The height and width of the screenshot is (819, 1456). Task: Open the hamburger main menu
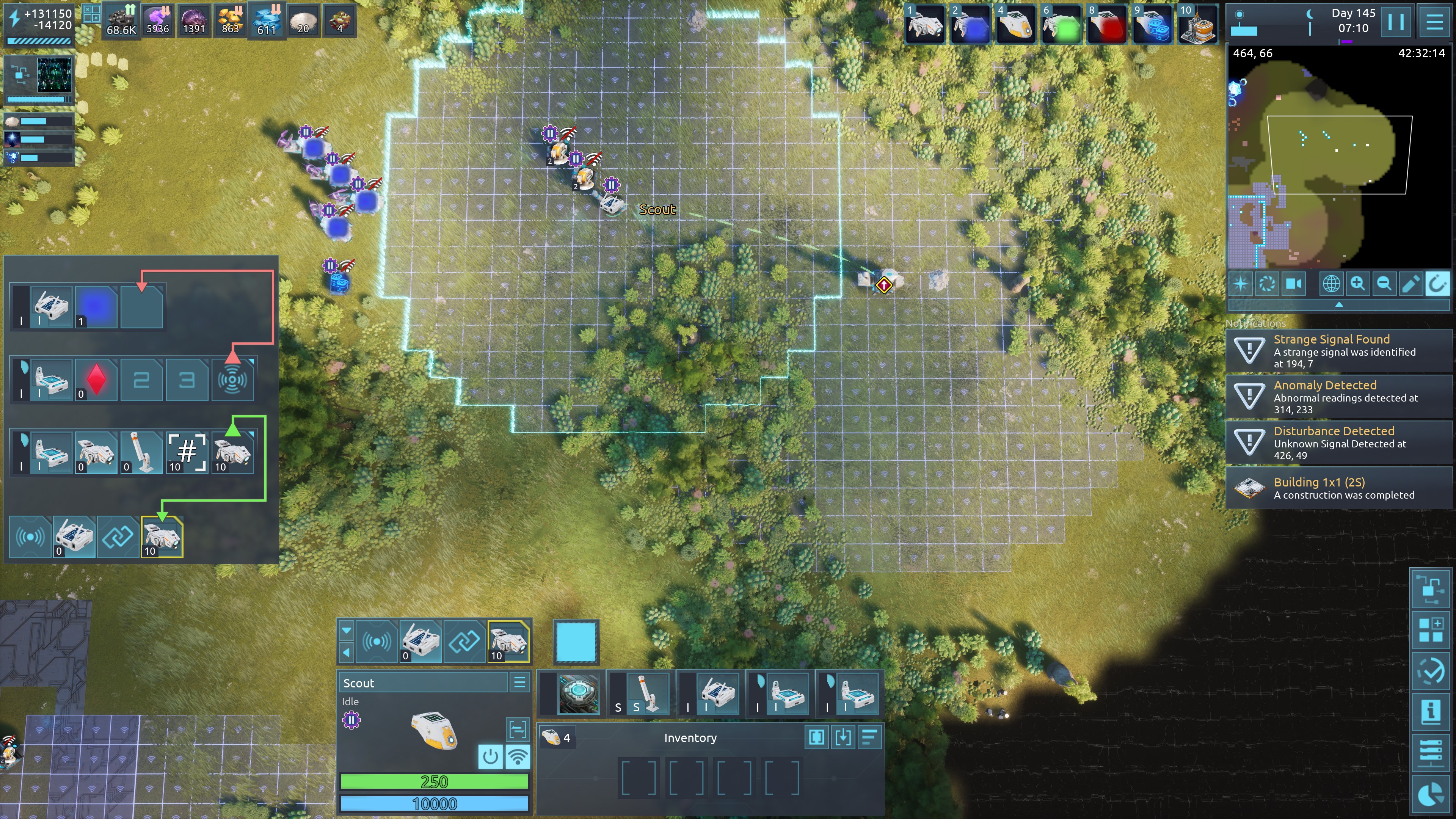[1434, 23]
